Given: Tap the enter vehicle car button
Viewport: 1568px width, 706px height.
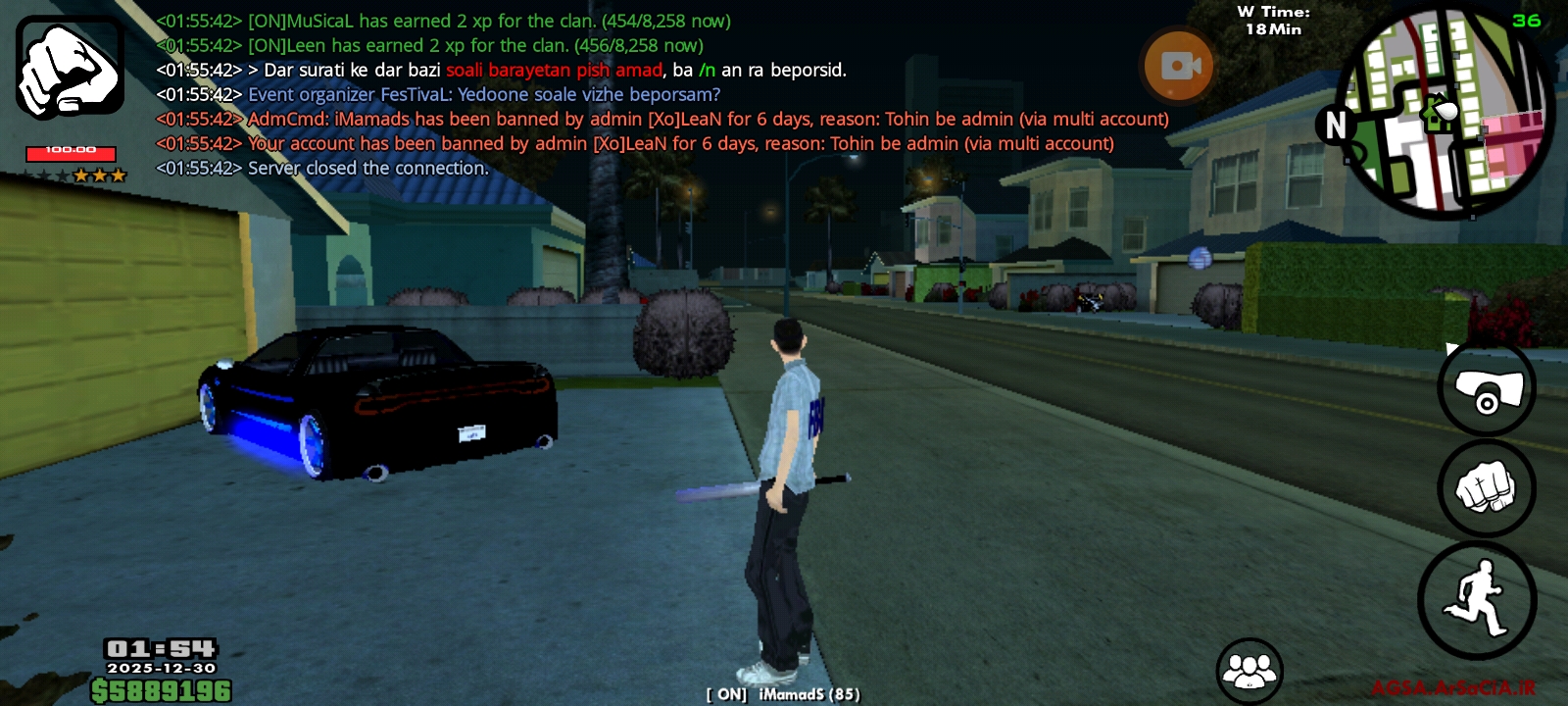Looking at the screenshot, I should pos(1486,389).
